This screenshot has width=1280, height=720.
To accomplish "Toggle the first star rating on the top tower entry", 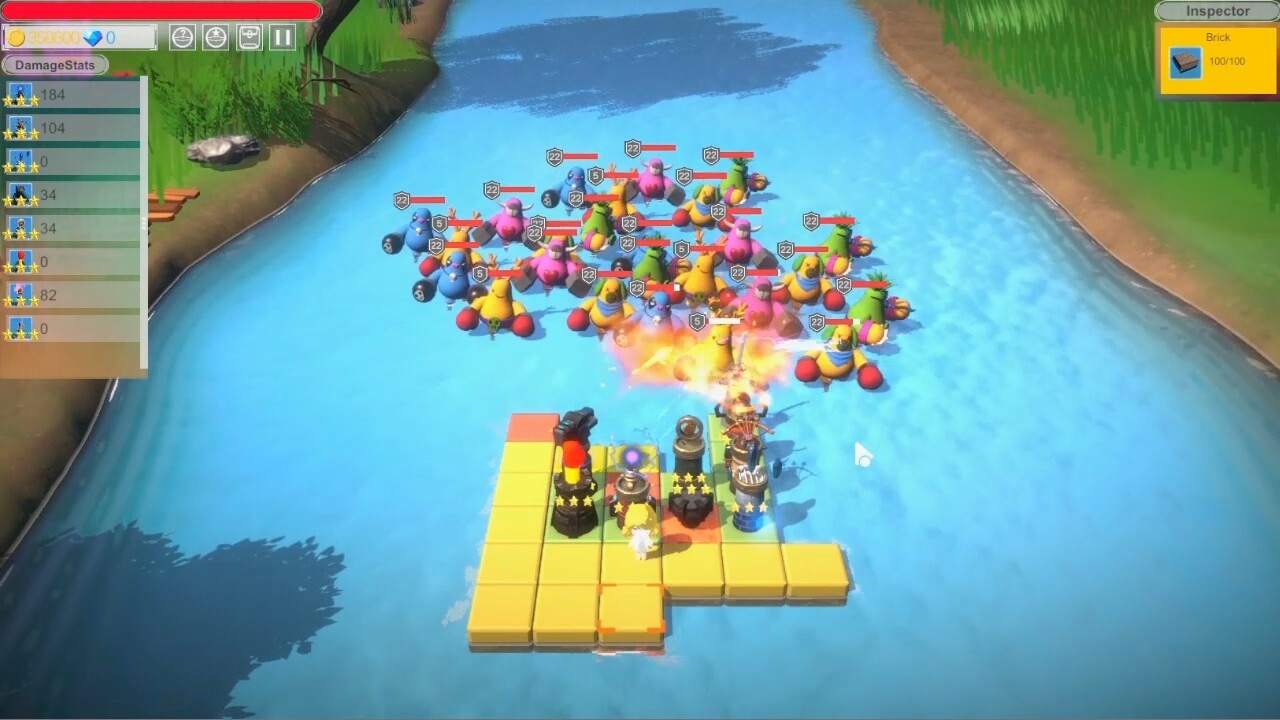I will 8,100.
